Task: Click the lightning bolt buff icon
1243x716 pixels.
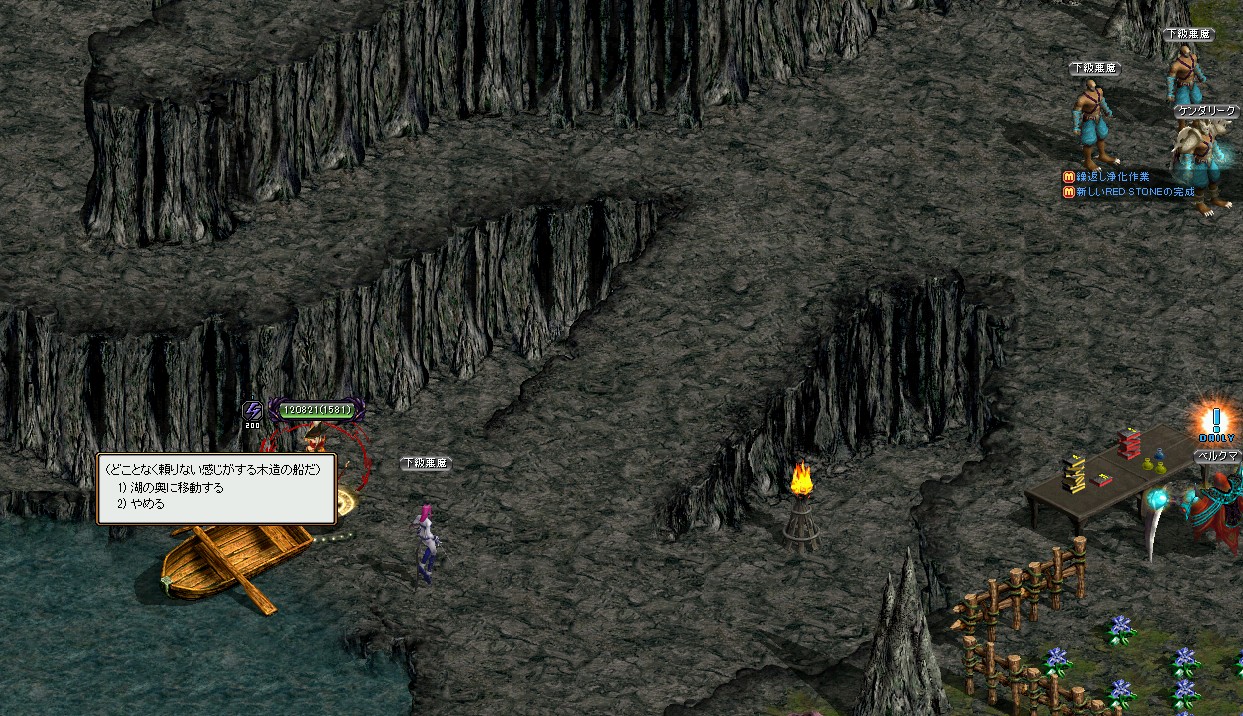Action: pyautogui.click(x=252, y=411)
